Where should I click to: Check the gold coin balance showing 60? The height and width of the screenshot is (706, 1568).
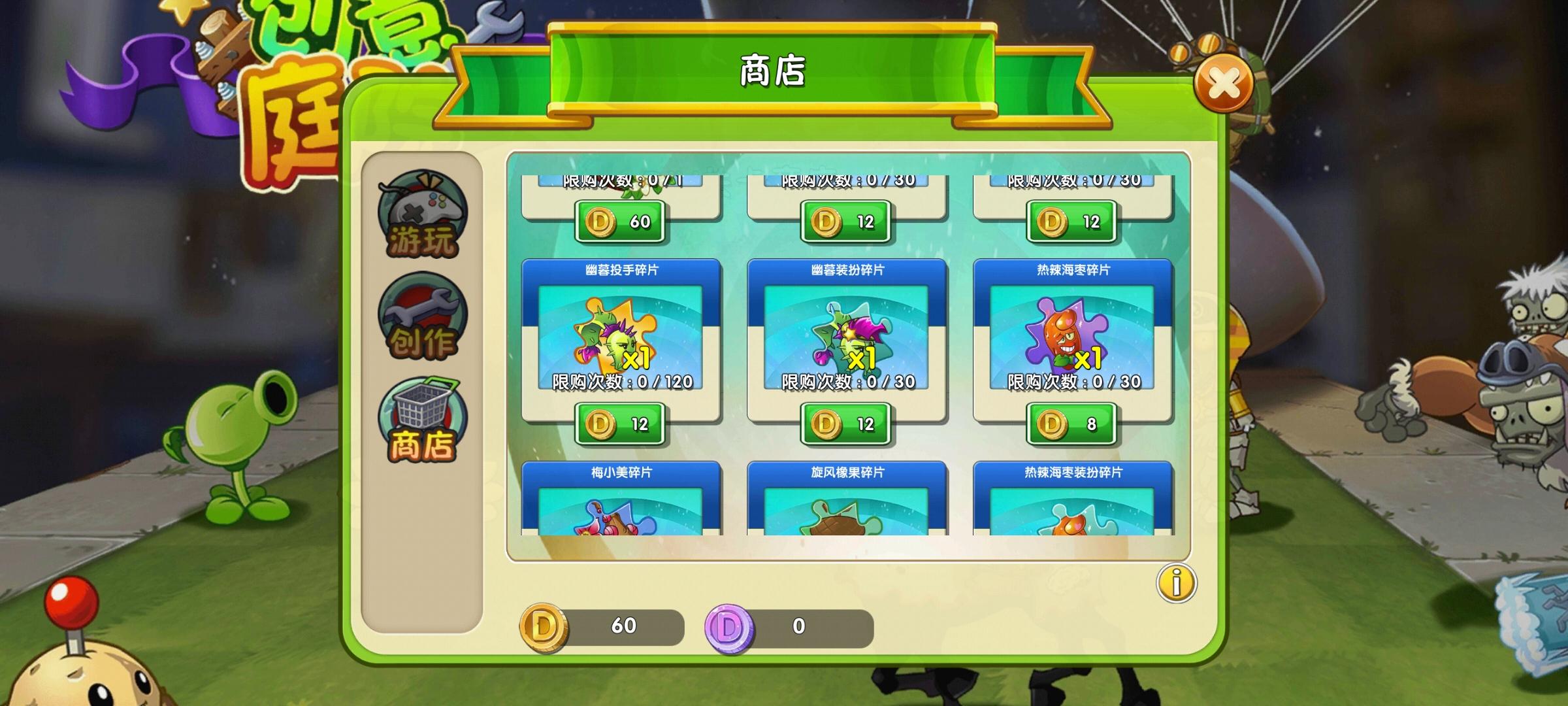[x=625, y=626]
